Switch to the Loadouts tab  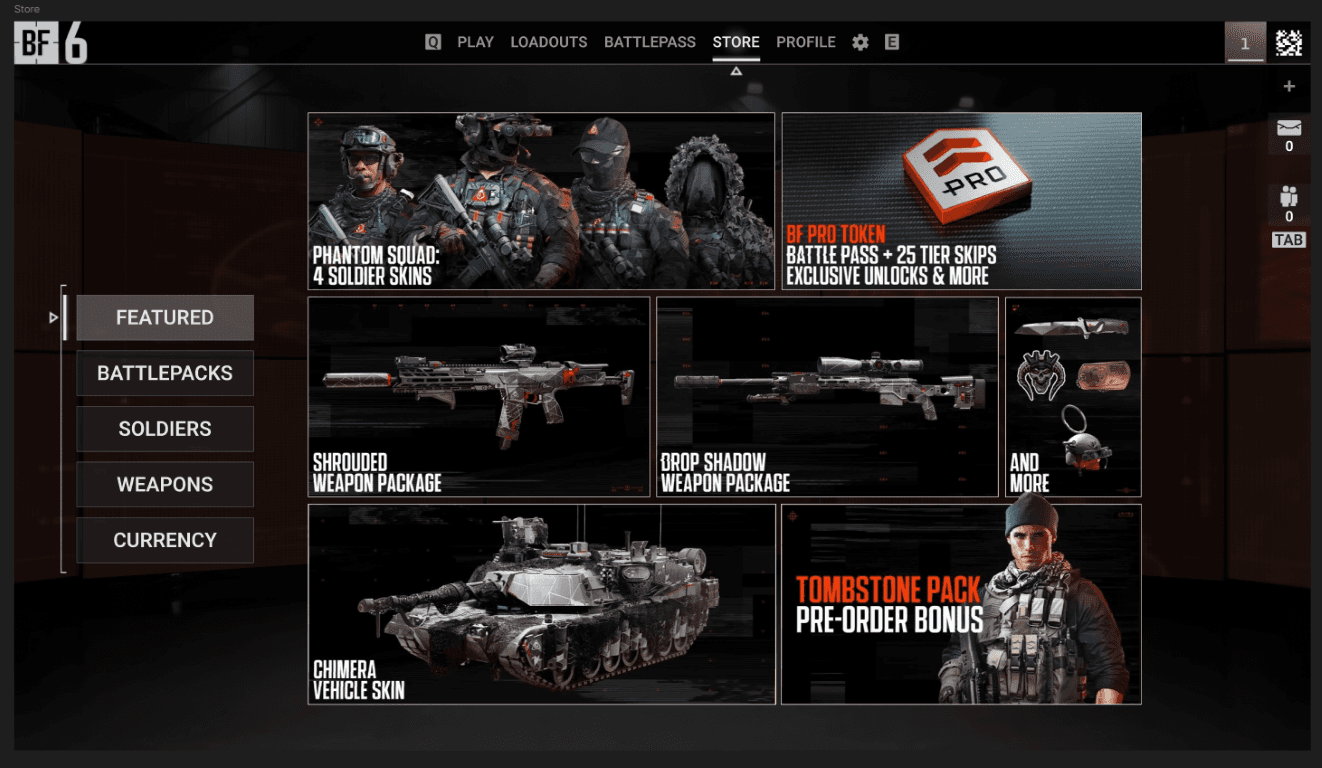548,42
